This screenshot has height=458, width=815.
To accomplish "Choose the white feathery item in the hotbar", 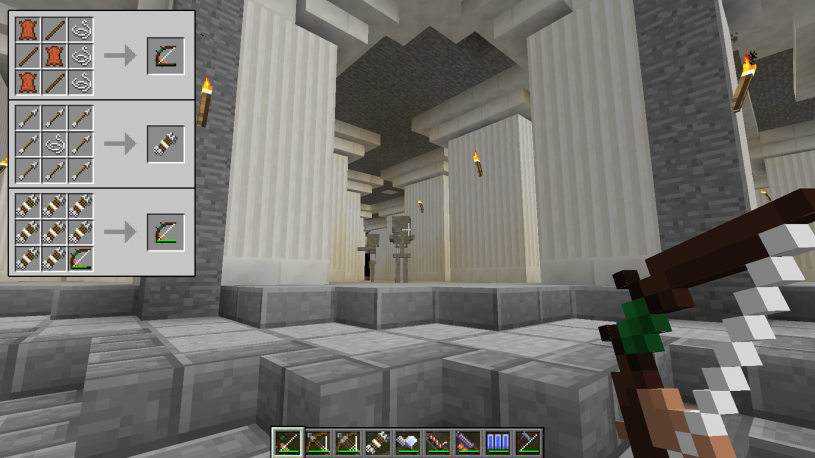I will coord(409,442).
